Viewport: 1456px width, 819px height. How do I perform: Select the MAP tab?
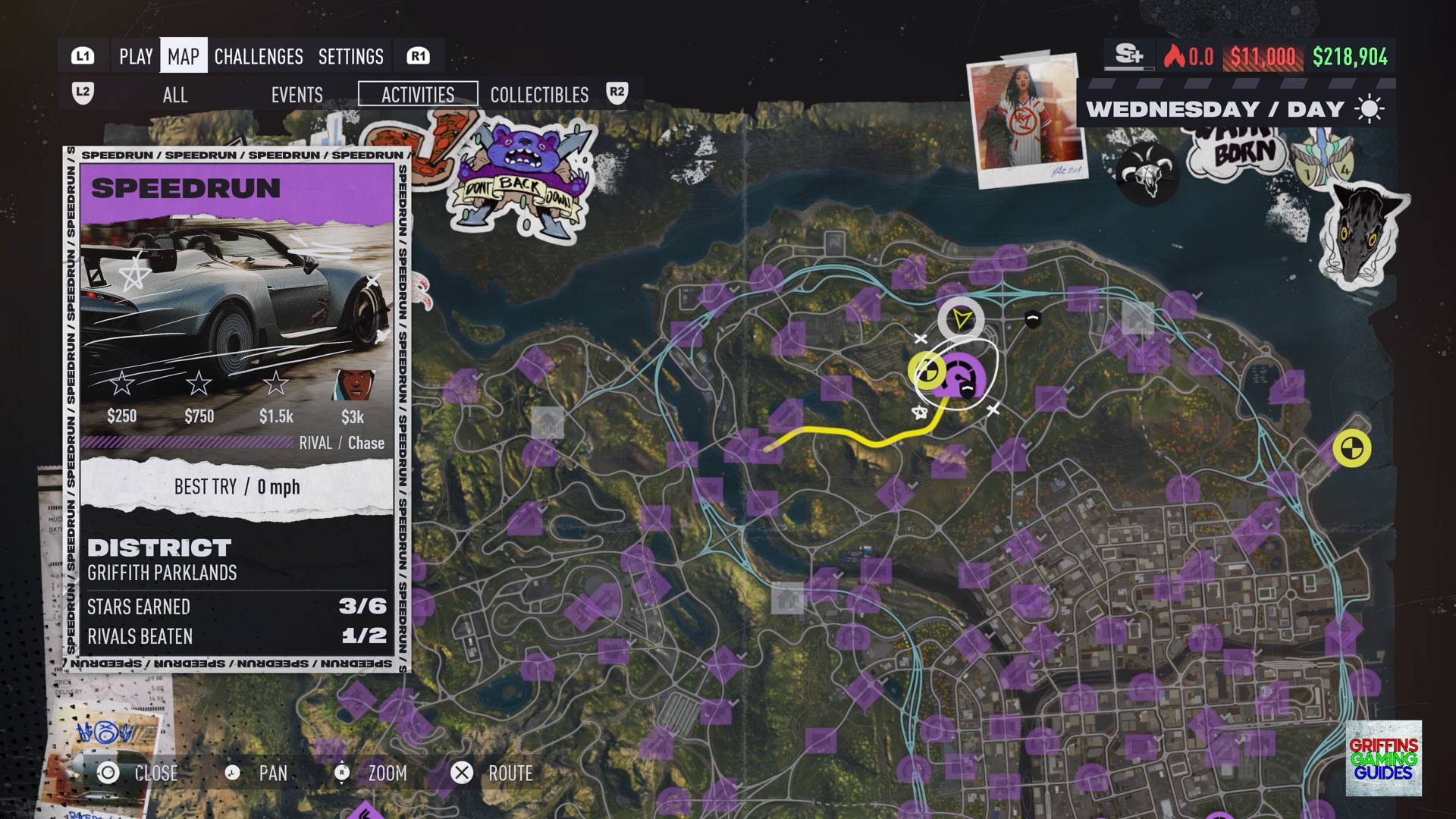click(x=184, y=56)
